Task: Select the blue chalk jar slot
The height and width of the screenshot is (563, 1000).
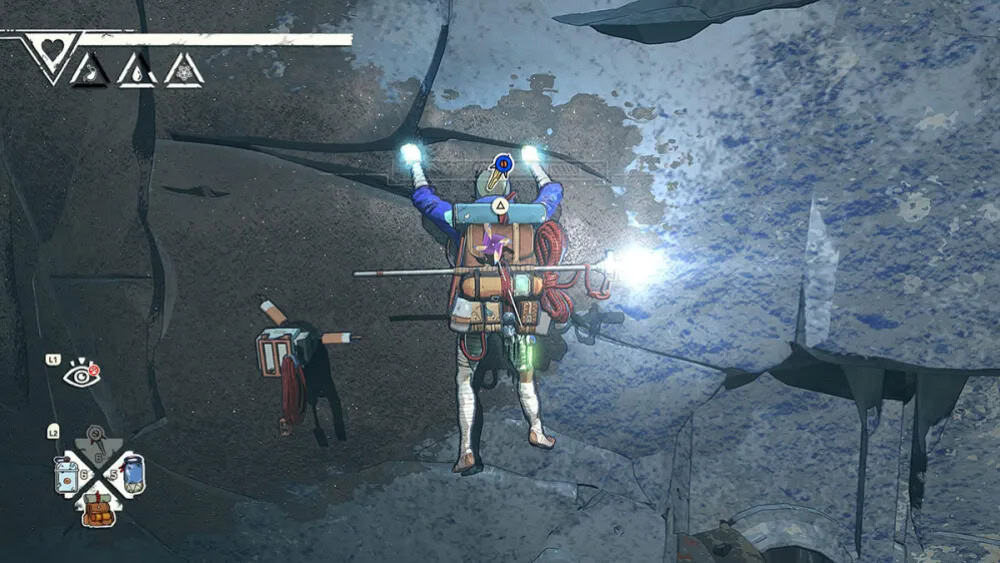Action: [131, 472]
